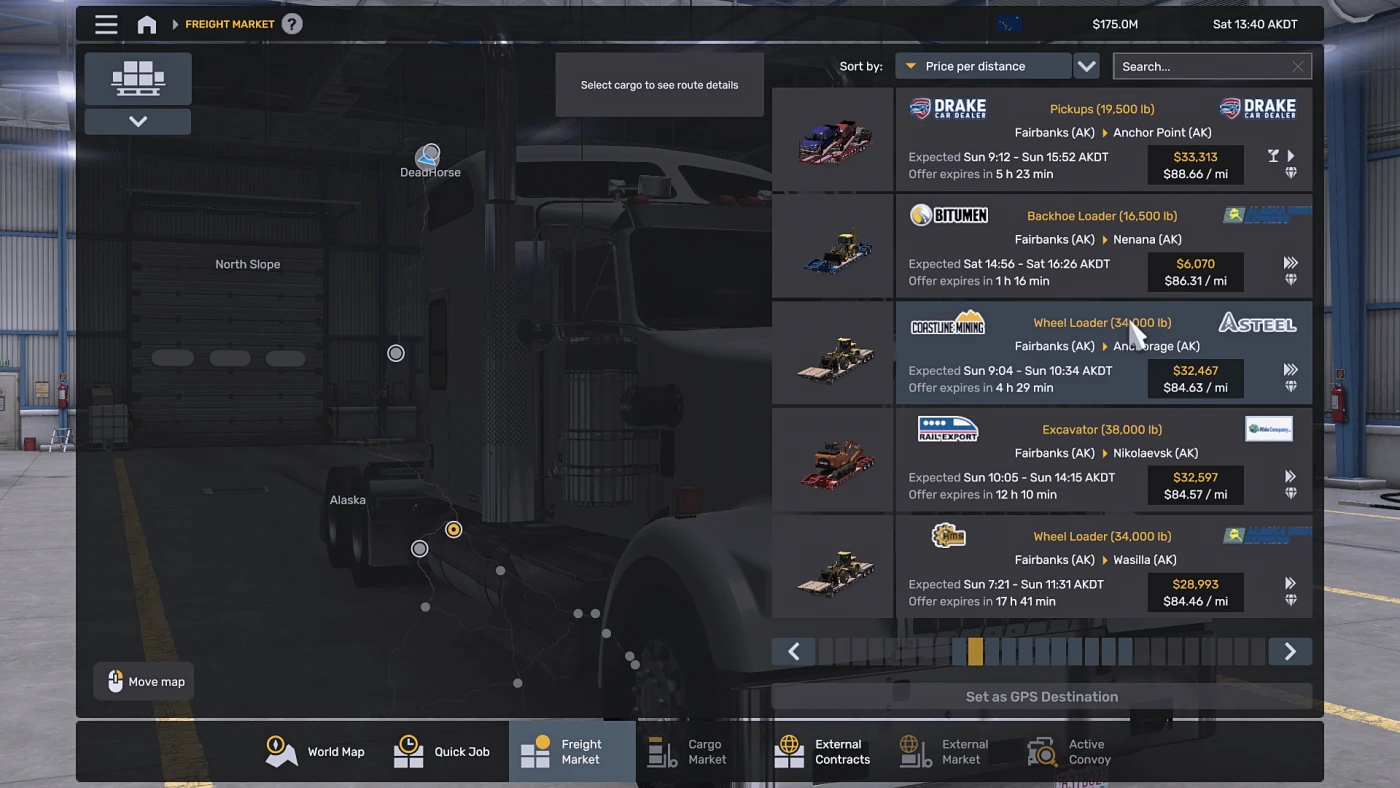Viewport: 1400px width, 788px height.
Task: Open the Price per distance sort dropdown
Action: tap(983, 65)
